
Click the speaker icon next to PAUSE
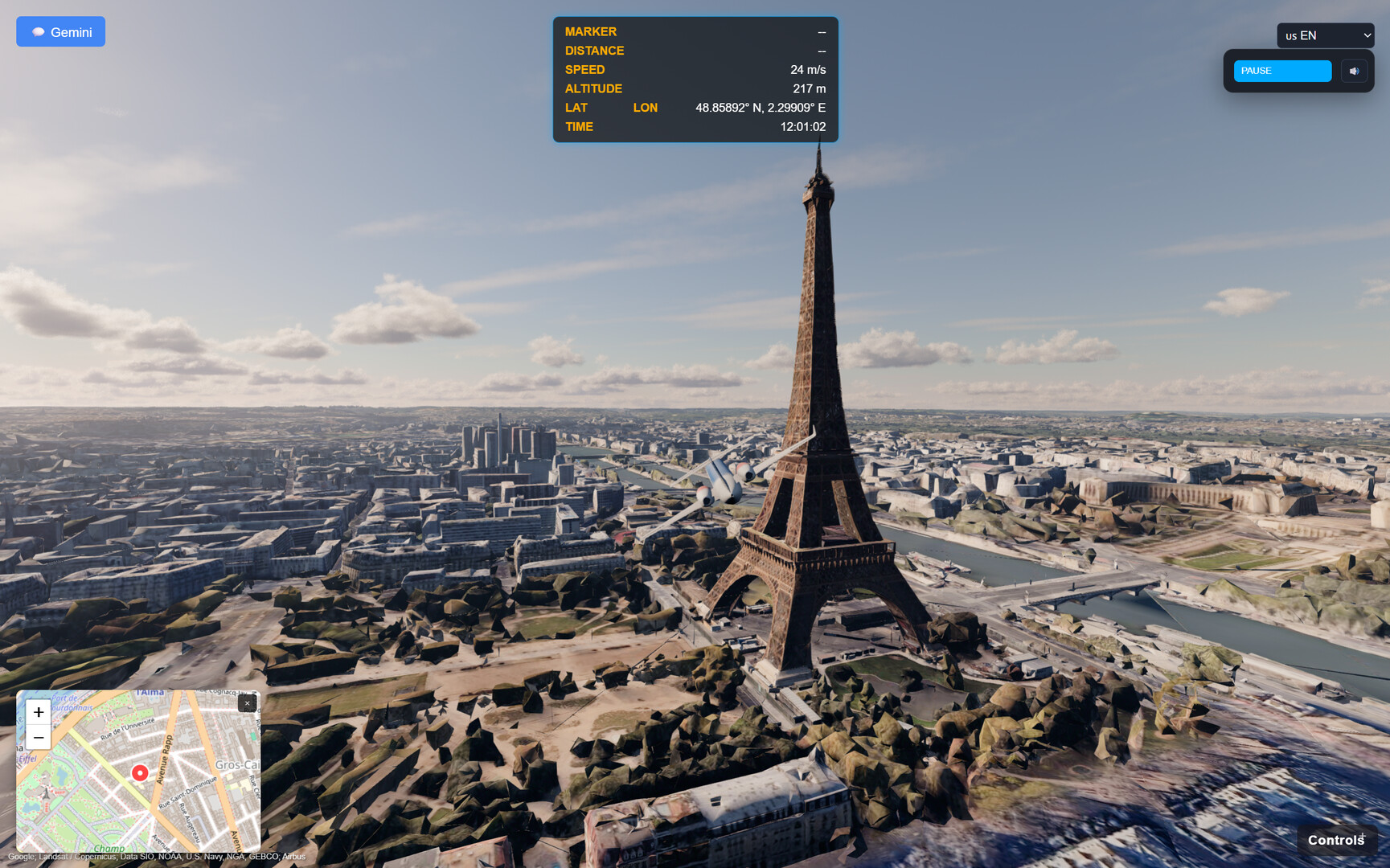click(x=1354, y=71)
